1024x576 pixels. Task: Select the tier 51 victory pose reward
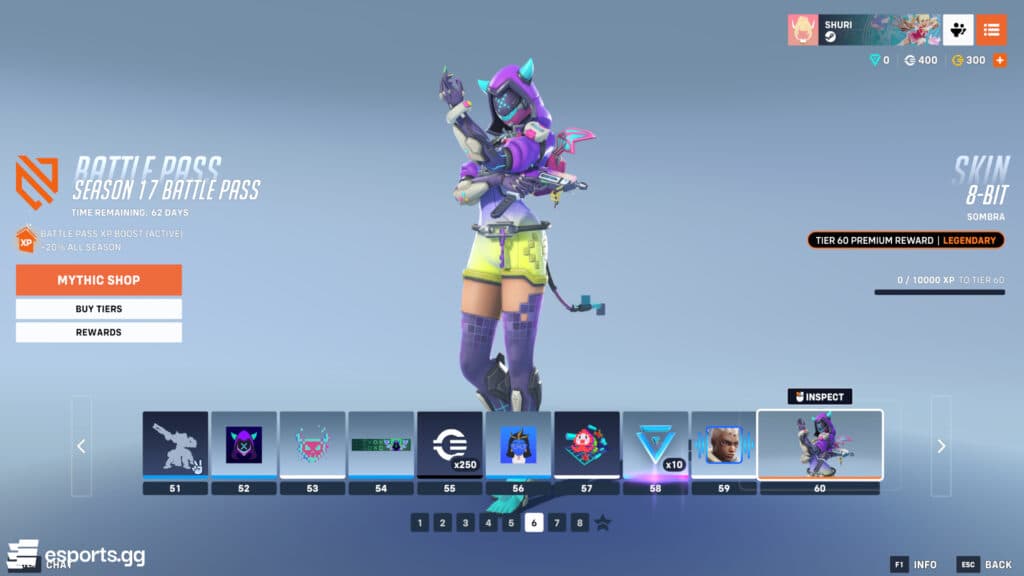pyautogui.click(x=175, y=445)
